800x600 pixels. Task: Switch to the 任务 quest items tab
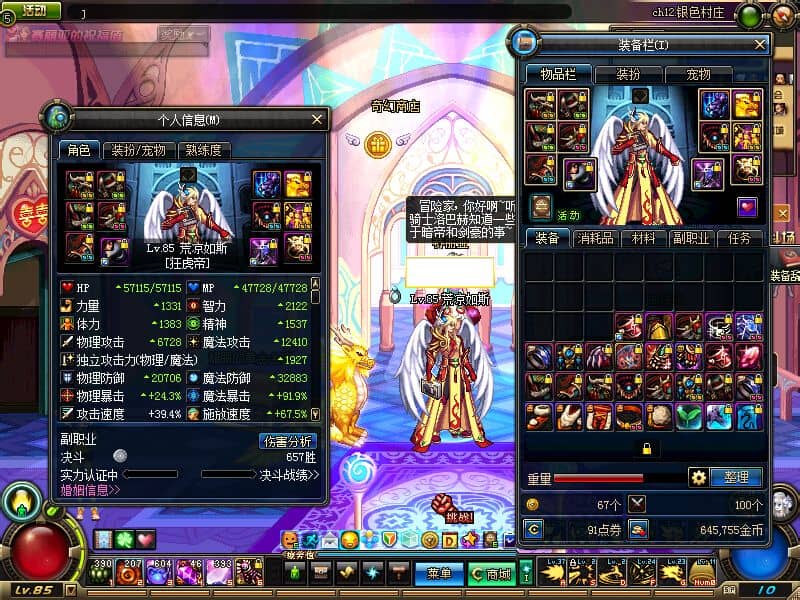coord(740,238)
